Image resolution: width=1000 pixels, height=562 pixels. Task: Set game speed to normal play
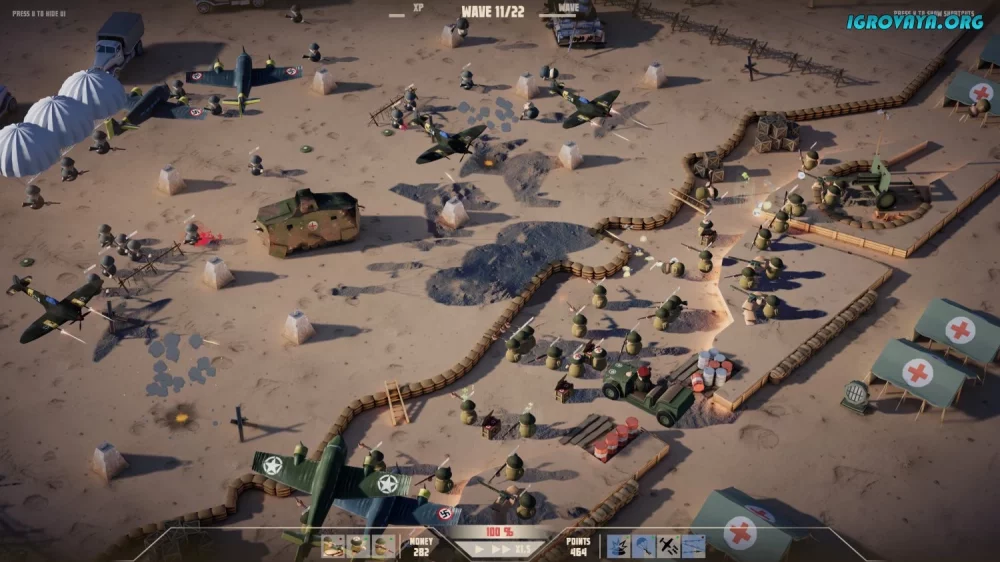coord(478,549)
